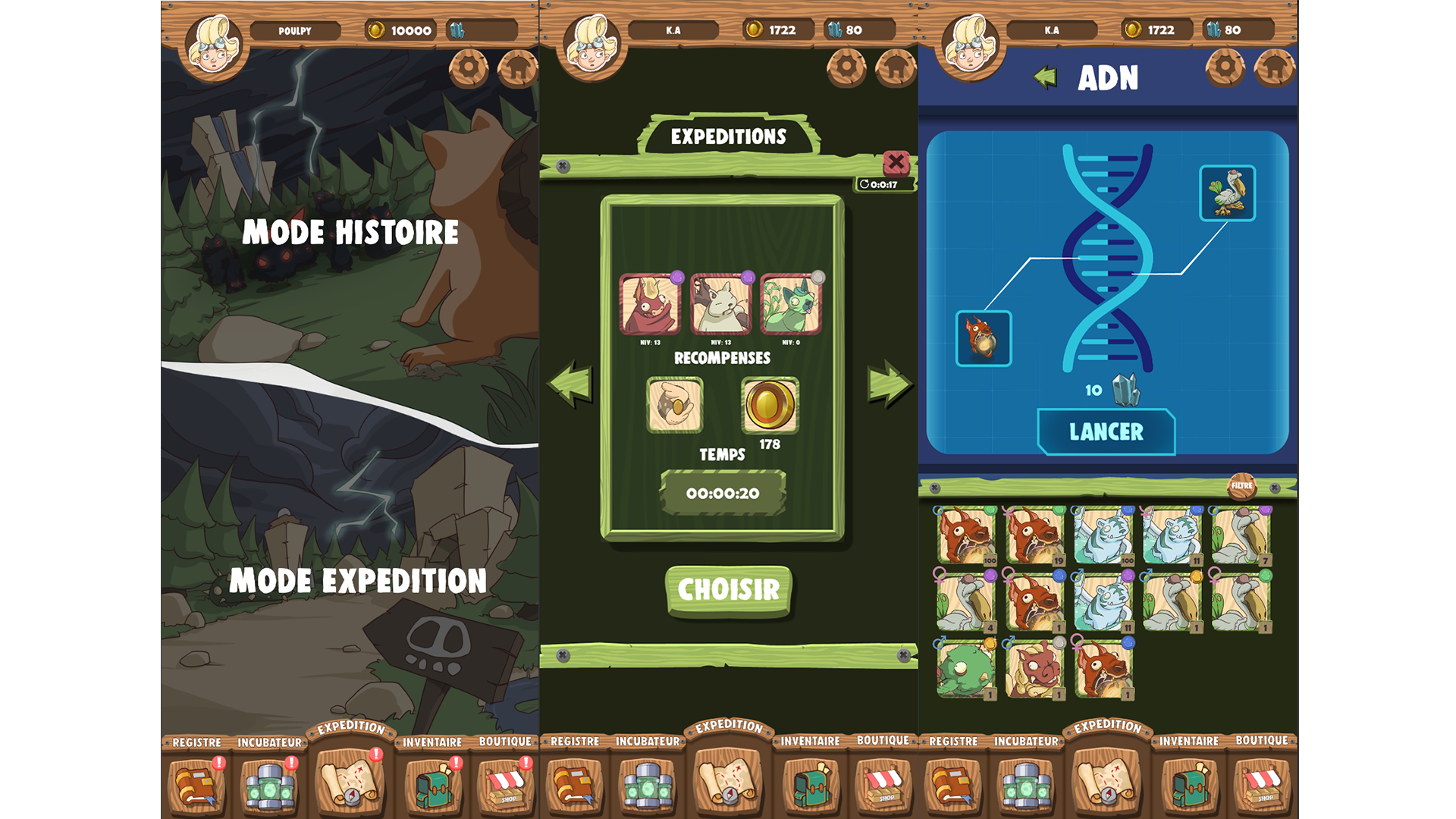
Task: Show the previous expedition with left arrow
Action: pos(570,384)
